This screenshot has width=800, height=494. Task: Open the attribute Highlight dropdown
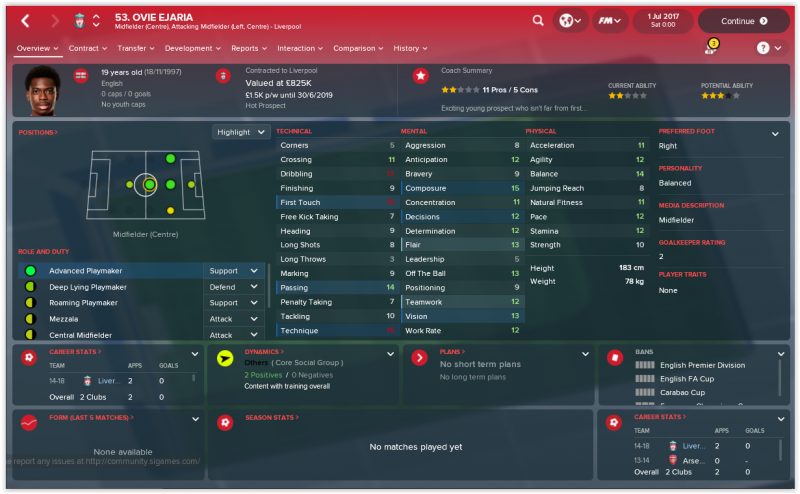click(241, 132)
